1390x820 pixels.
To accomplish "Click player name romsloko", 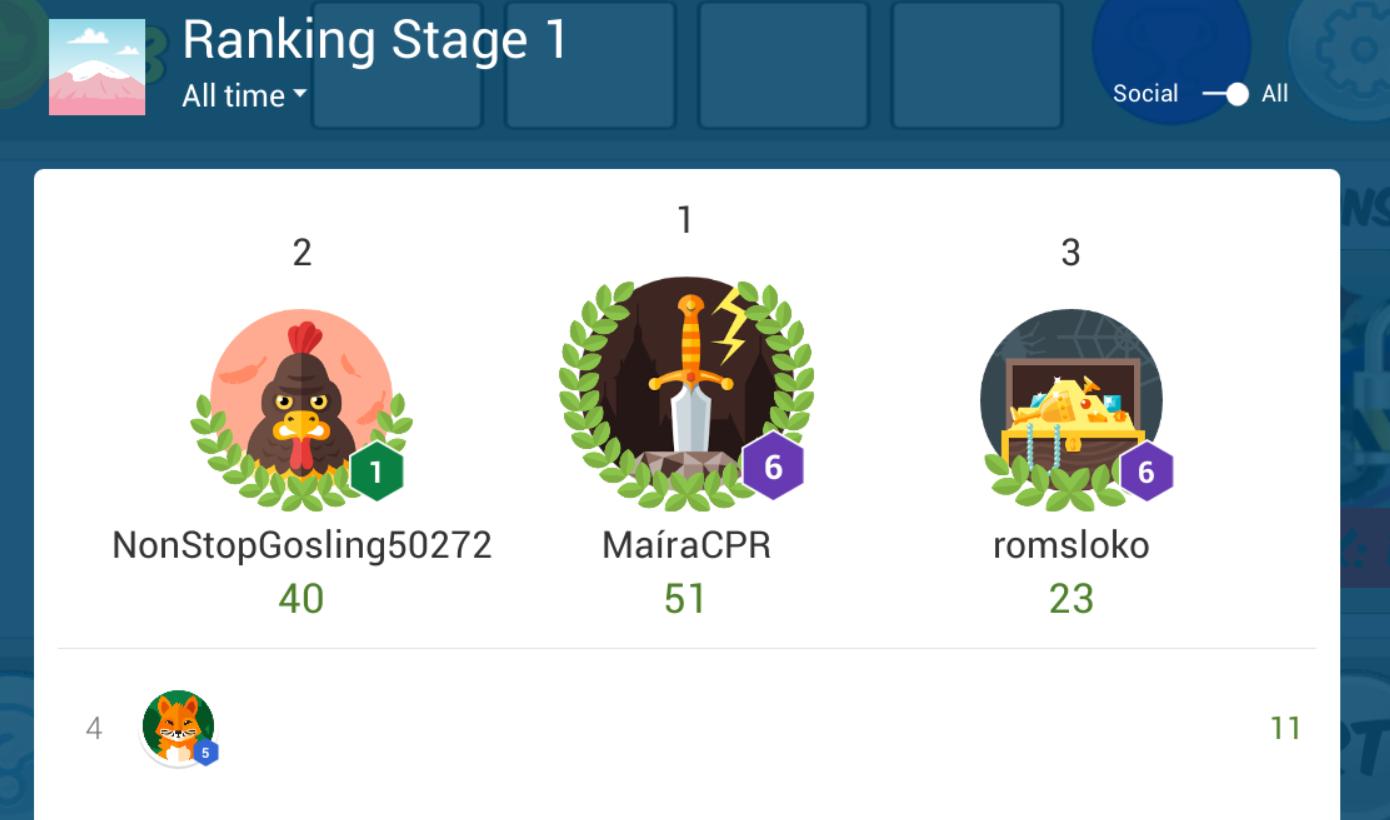I will pyautogui.click(x=1070, y=545).
